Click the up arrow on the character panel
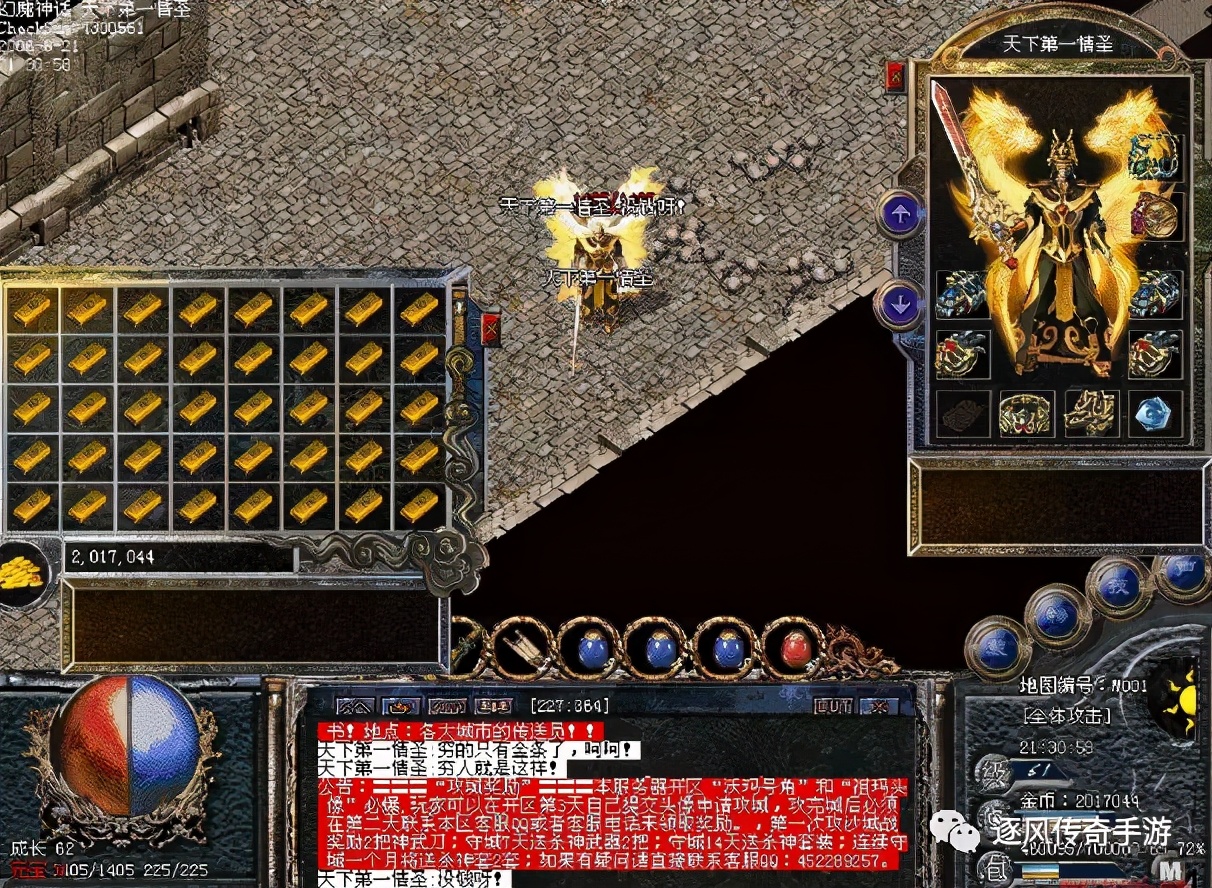Viewport: 1212px width, 888px height. click(x=901, y=214)
